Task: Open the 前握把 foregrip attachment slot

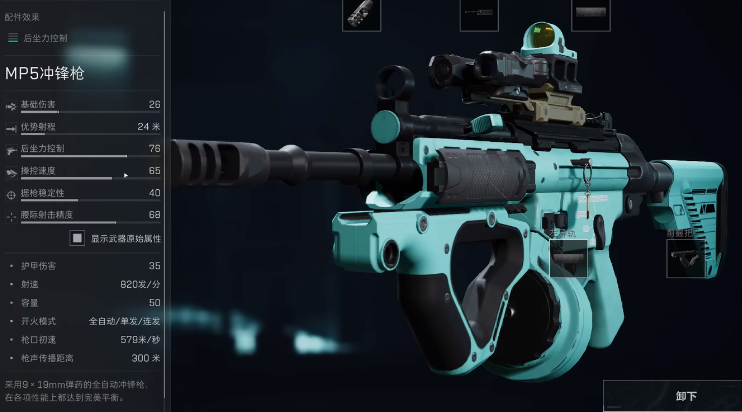Action: click(686, 258)
